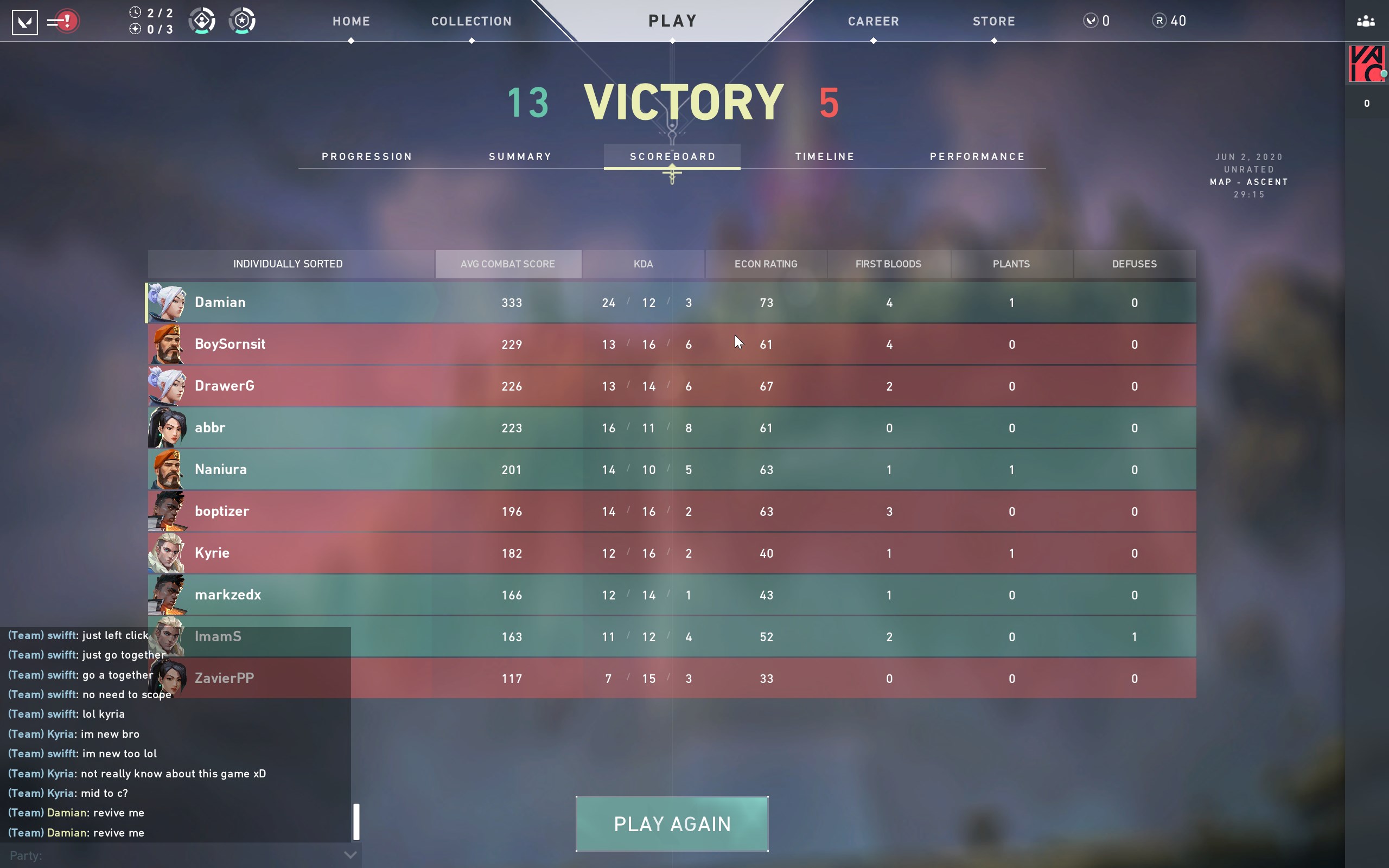Open the friends list icon
Viewport: 1389px width, 868px height.
1366,22
